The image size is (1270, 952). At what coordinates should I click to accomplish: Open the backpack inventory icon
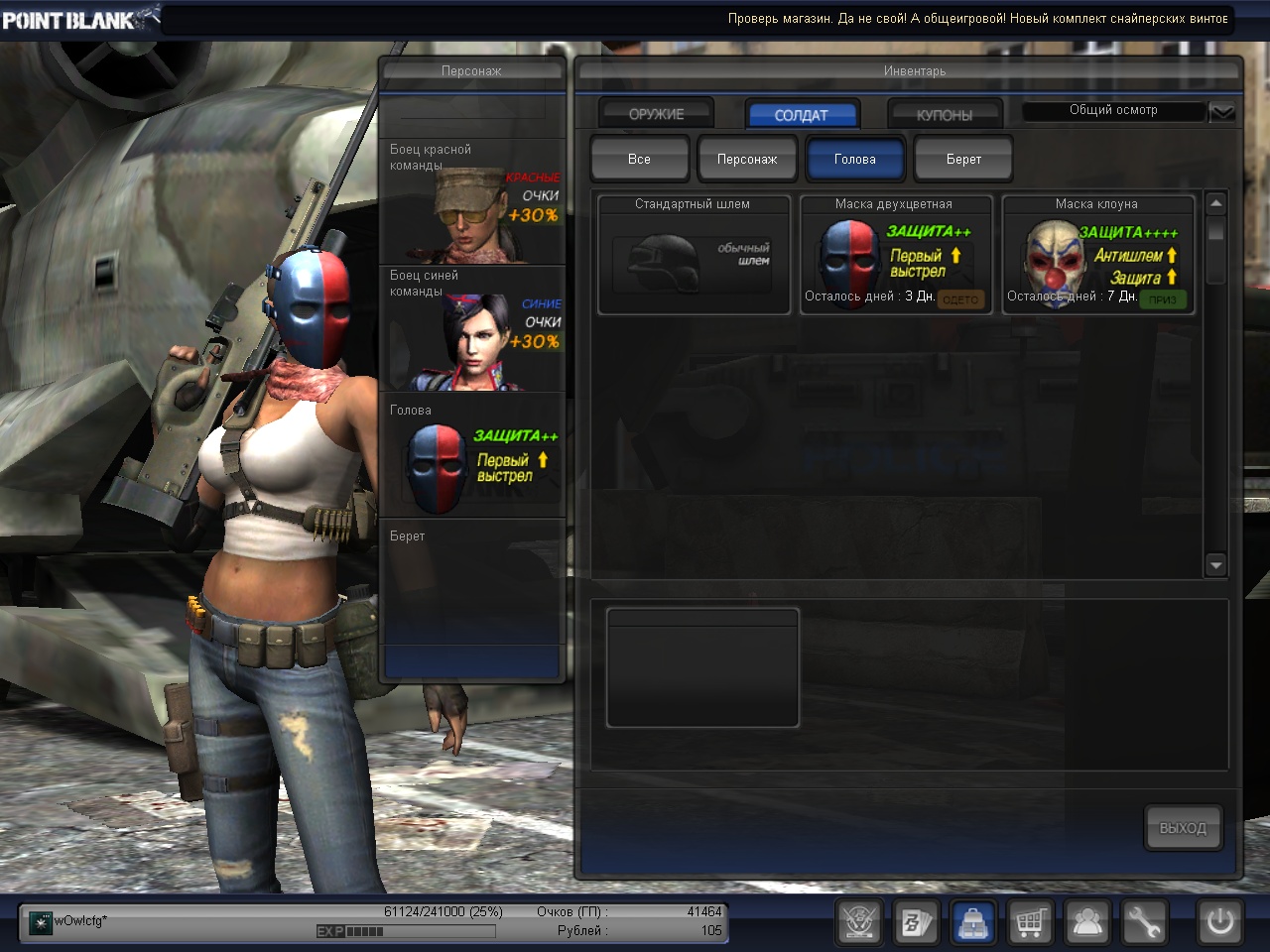973,923
